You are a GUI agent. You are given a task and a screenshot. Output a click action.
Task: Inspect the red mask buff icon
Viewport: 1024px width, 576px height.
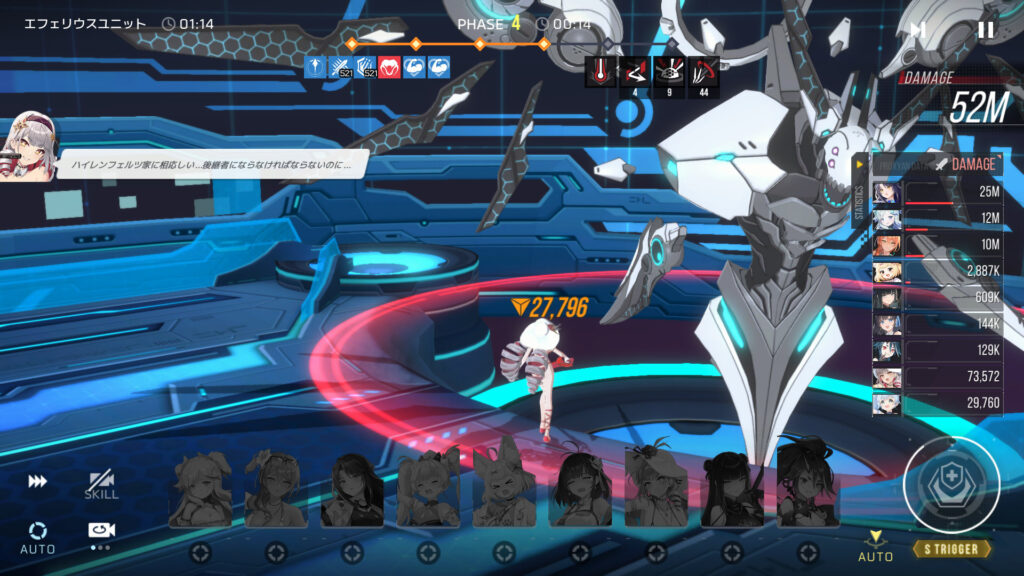tap(389, 68)
